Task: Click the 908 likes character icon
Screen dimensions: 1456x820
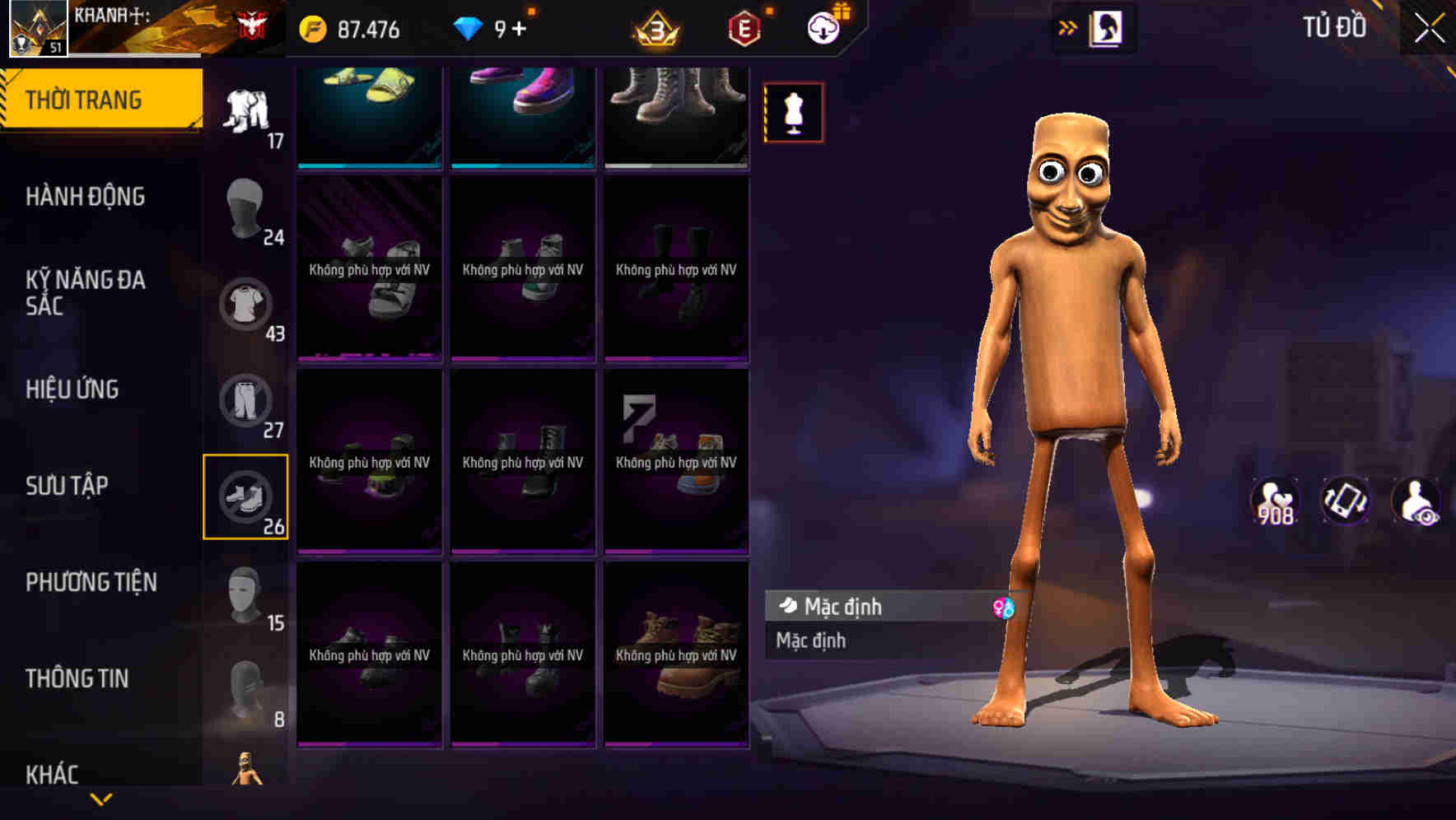Action: coord(1275,501)
